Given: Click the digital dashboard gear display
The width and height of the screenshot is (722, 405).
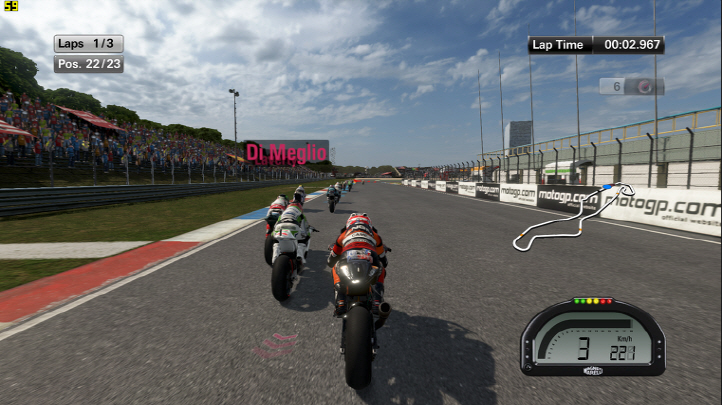Looking at the screenshot, I should 583,346.
